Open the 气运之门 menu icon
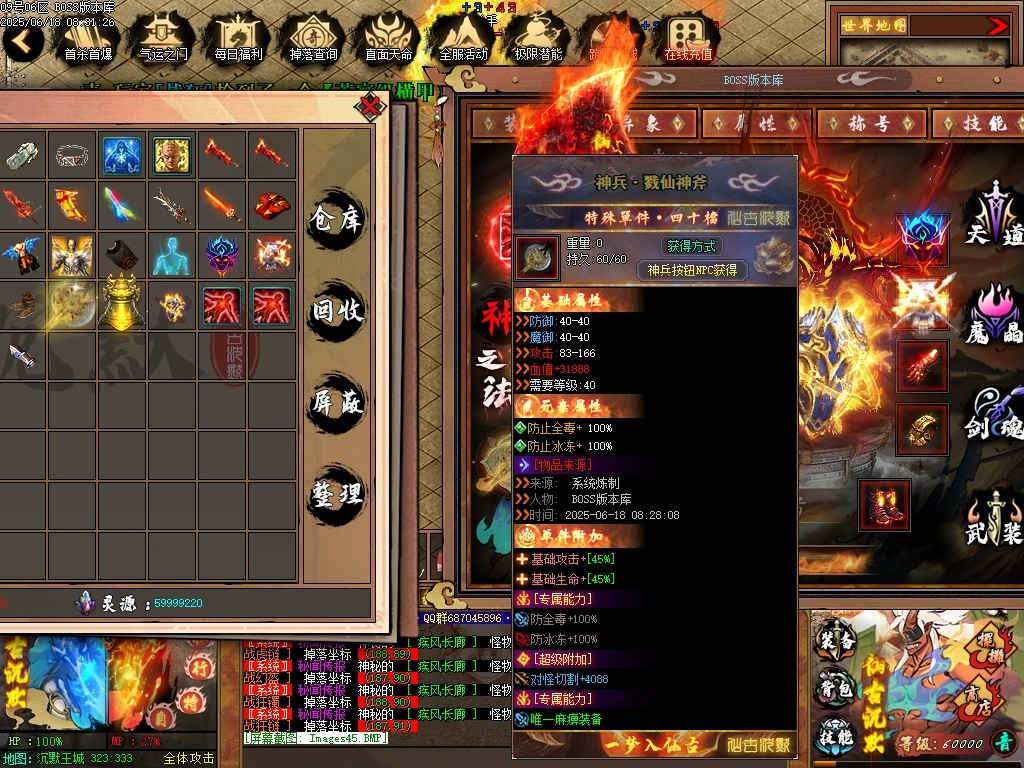 point(162,38)
